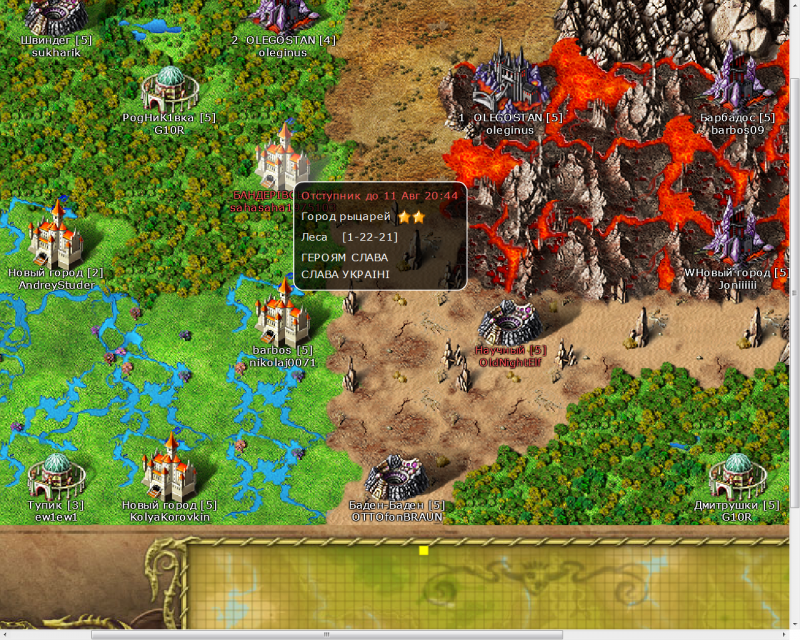Select the Дмитрушки city of G10R
The width and height of the screenshot is (800, 640).
click(738, 475)
